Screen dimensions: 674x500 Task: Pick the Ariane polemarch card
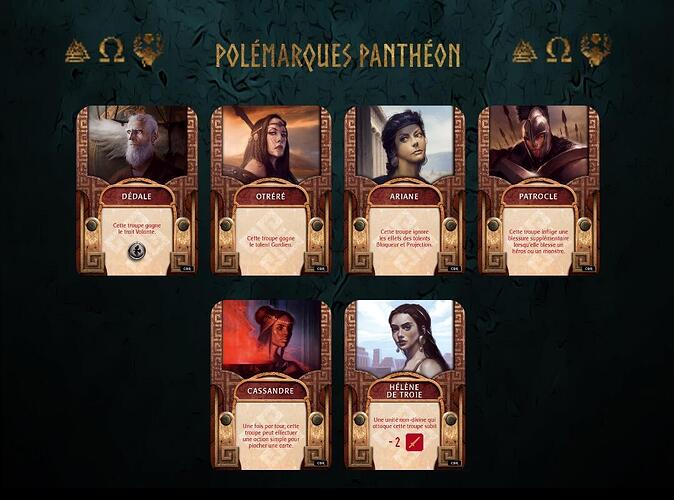tap(404, 190)
